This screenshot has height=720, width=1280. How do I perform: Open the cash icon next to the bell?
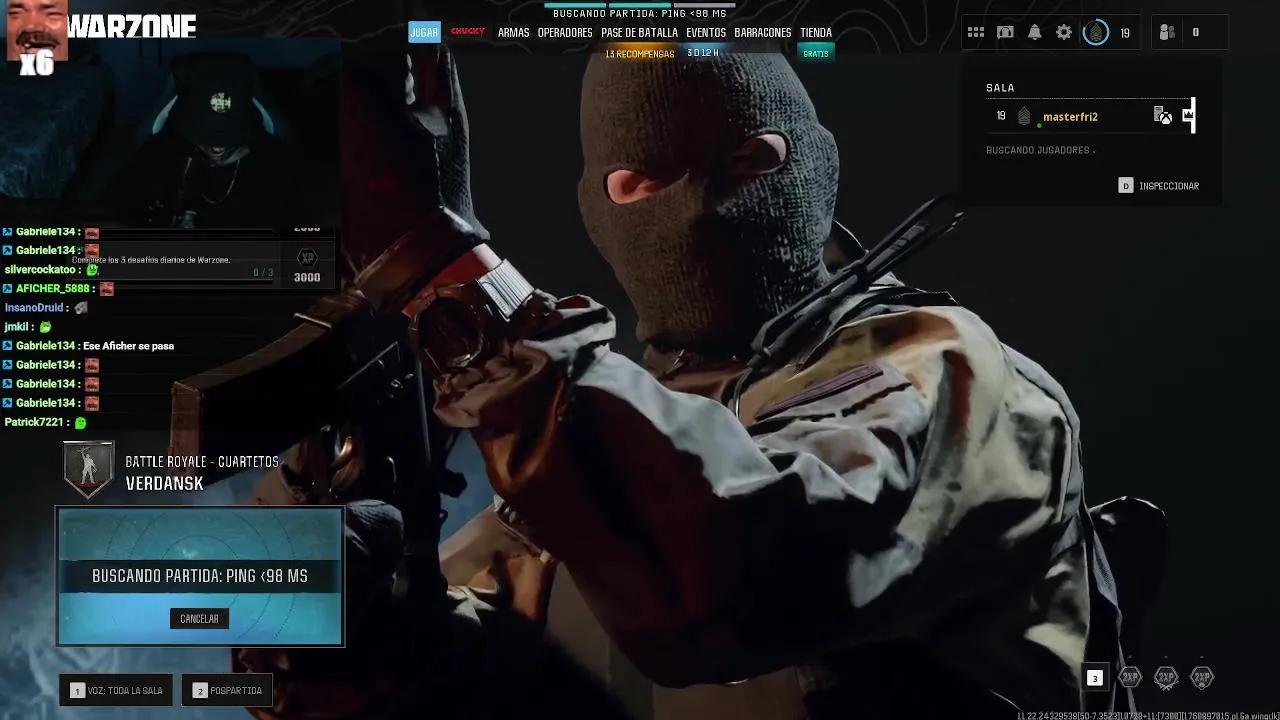[1005, 32]
